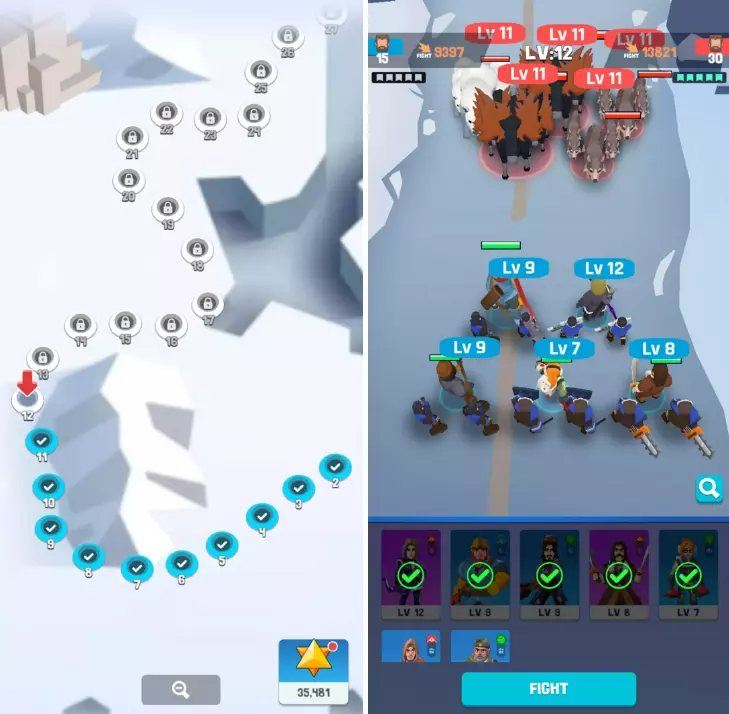Select completed level 2 node
The width and height of the screenshot is (729, 714).
[334, 466]
